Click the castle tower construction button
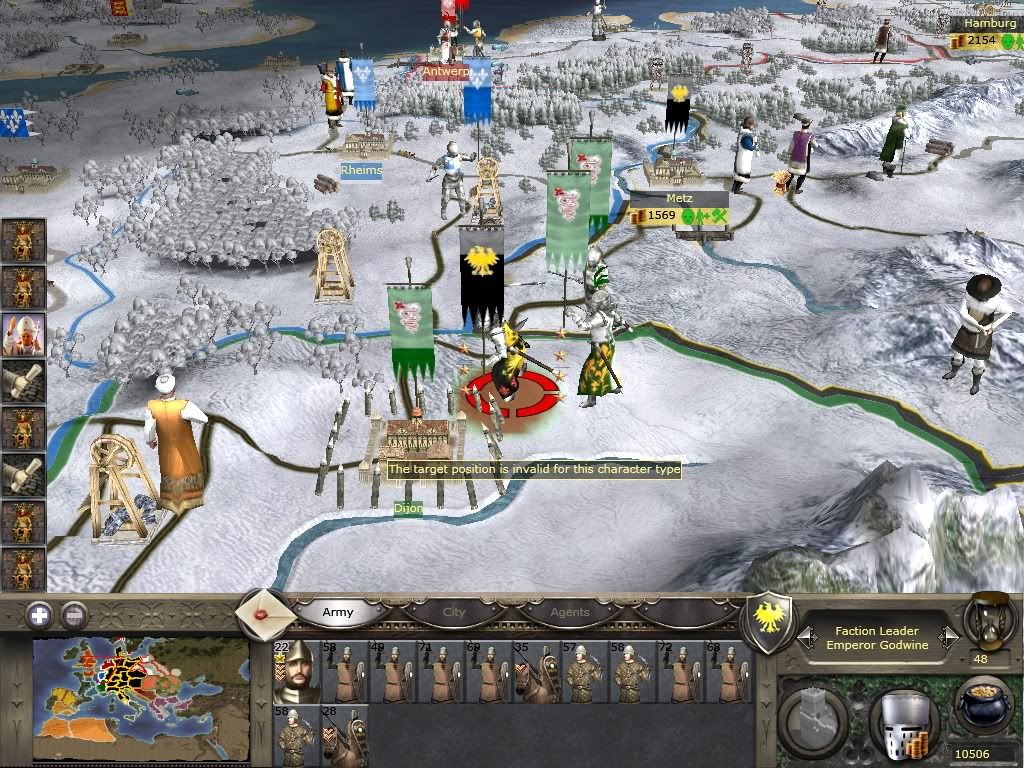 (x=815, y=715)
